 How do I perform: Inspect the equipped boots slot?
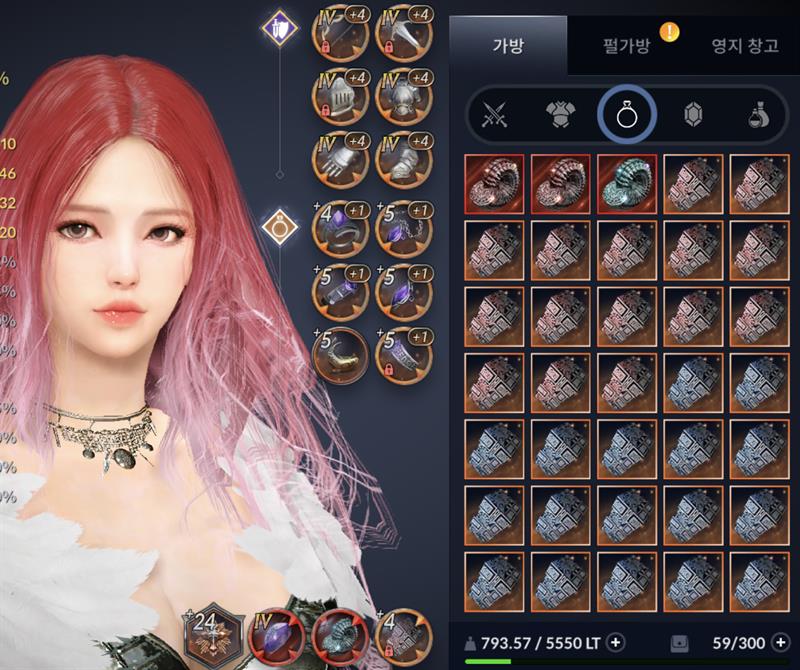[404, 160]
